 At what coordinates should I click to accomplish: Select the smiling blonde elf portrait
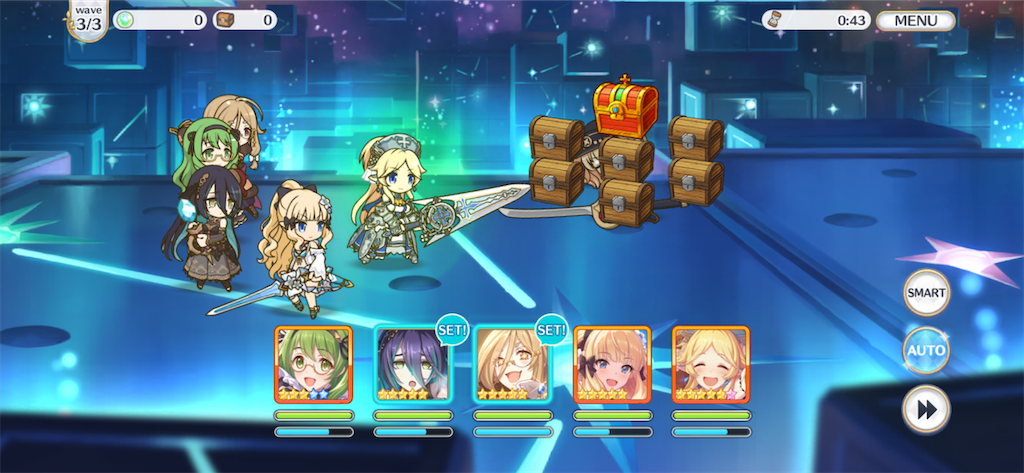coord(710,365)
